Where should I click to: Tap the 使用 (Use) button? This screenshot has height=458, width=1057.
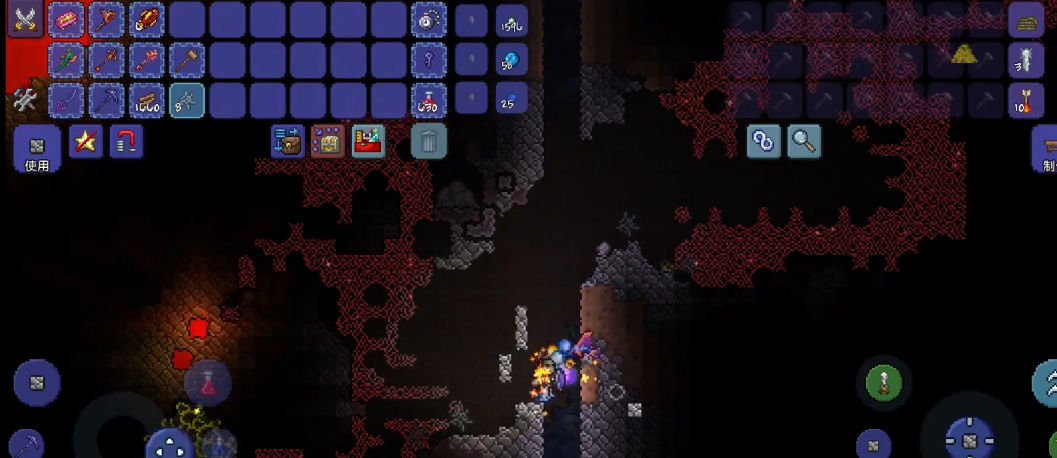click(x=36, y=150)
